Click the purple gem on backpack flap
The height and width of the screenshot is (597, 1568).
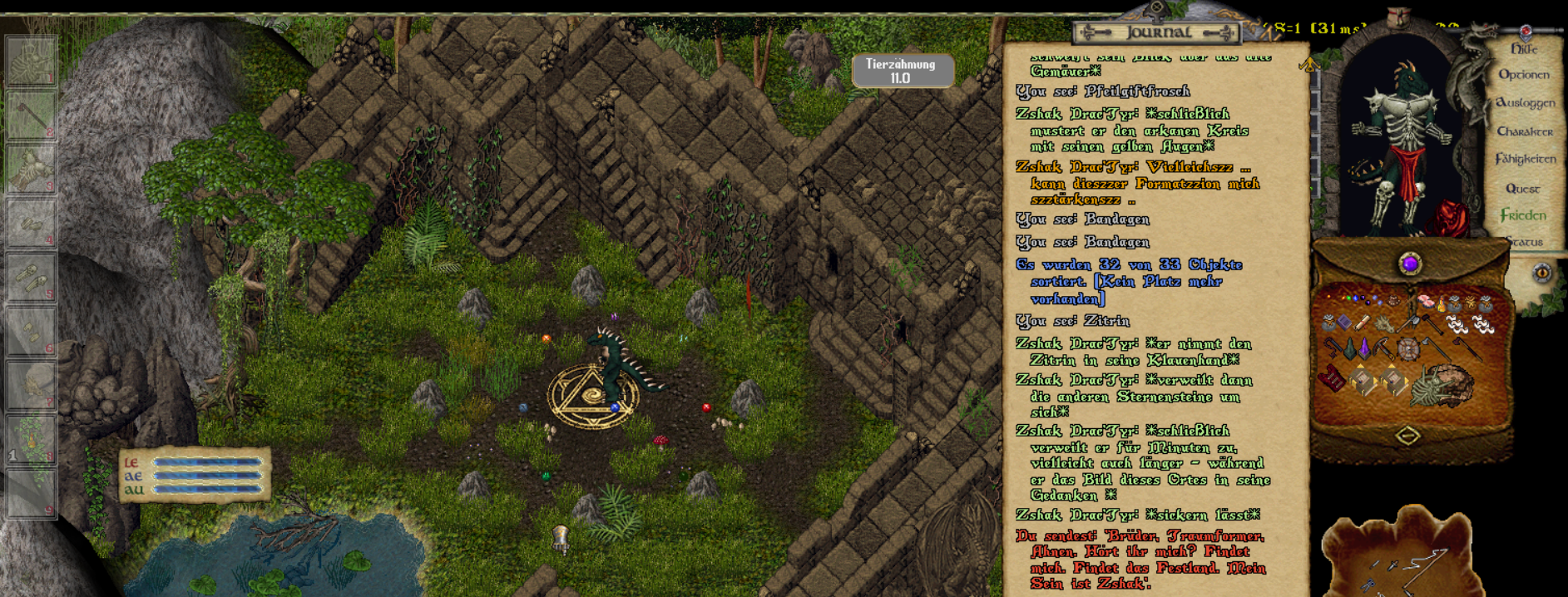click(x=1410, y=264)
